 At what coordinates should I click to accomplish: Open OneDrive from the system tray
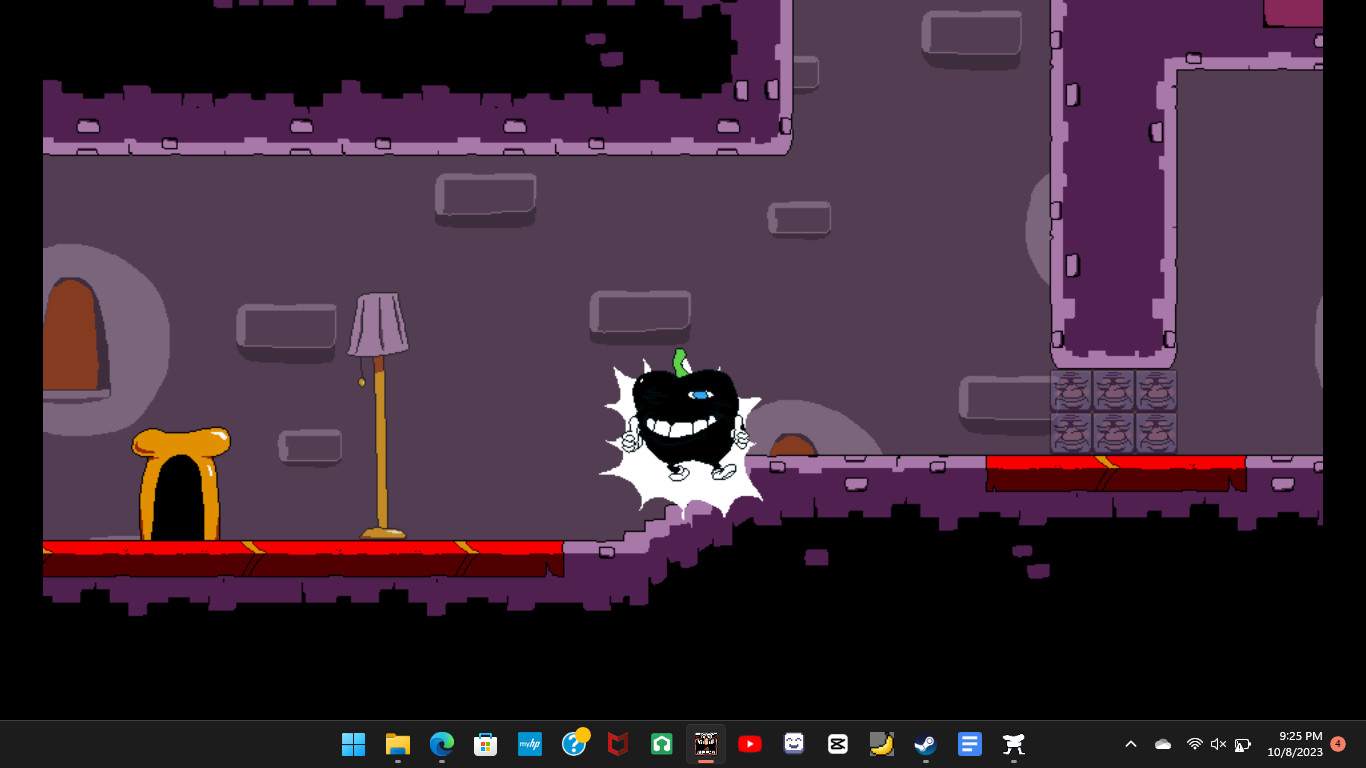tap(1162, 744)
